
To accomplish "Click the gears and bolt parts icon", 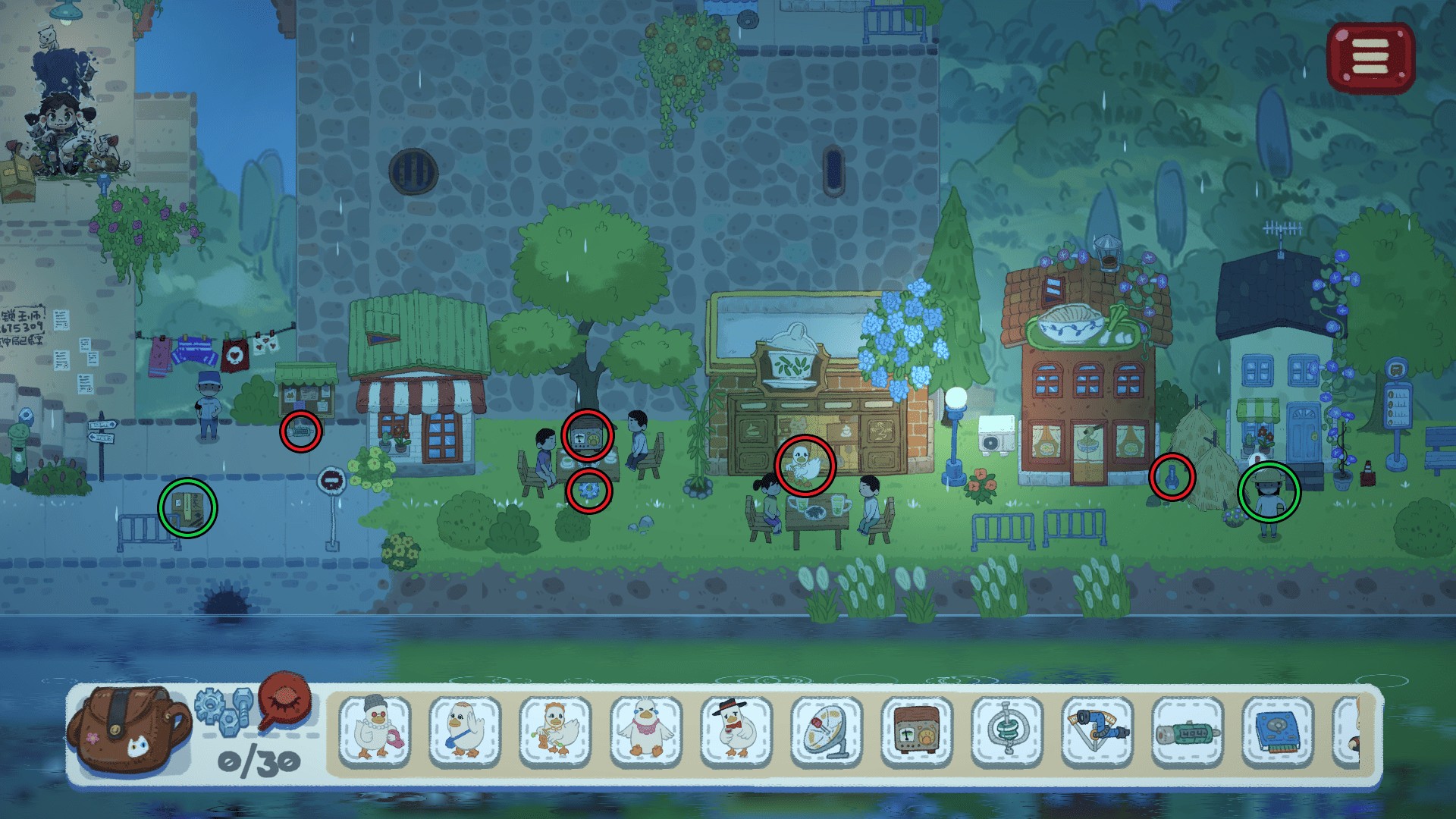I will tap(223, 711).
